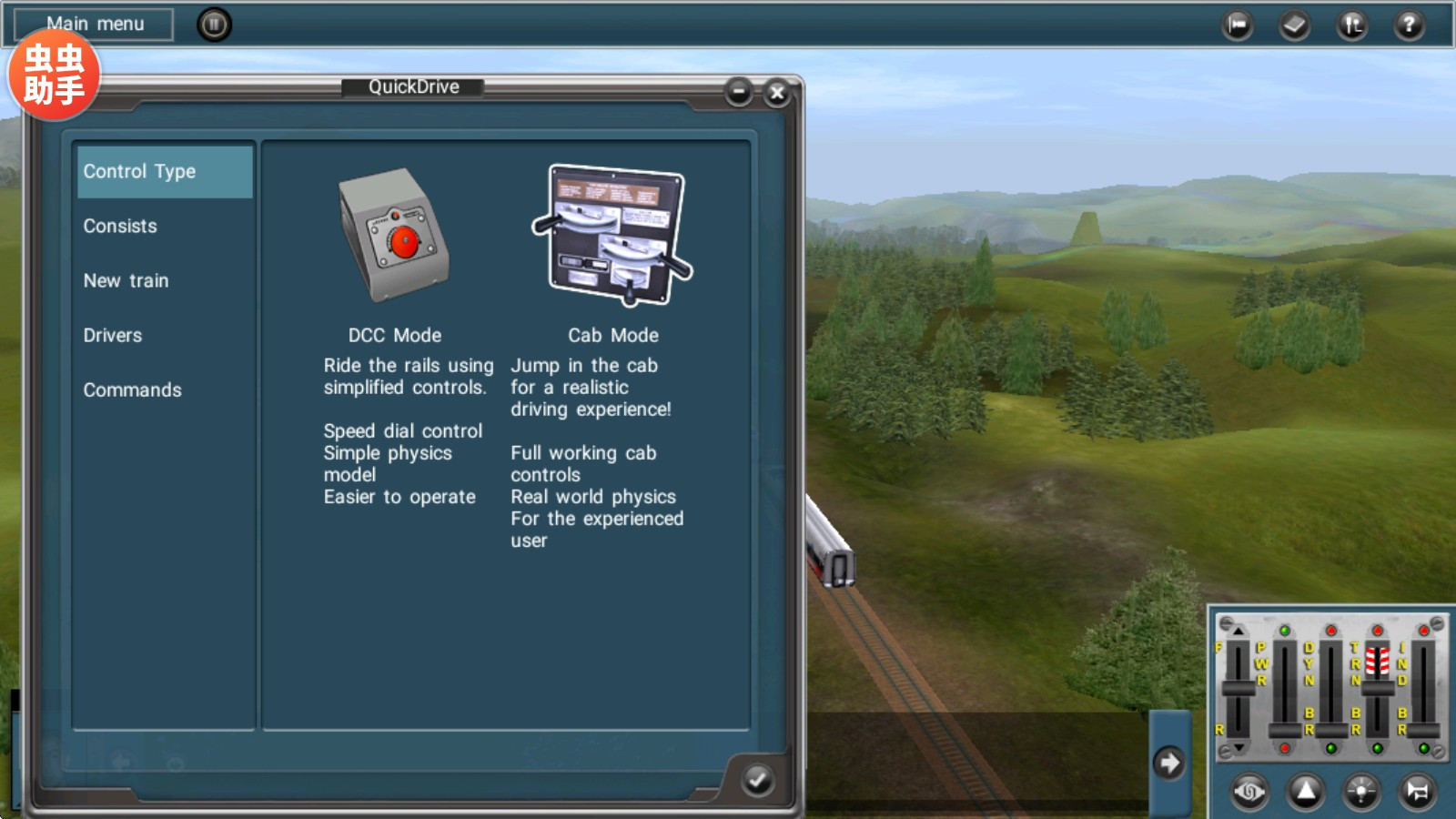
Task: Open the track signal icon button
Action: [x=1352, y=25]
